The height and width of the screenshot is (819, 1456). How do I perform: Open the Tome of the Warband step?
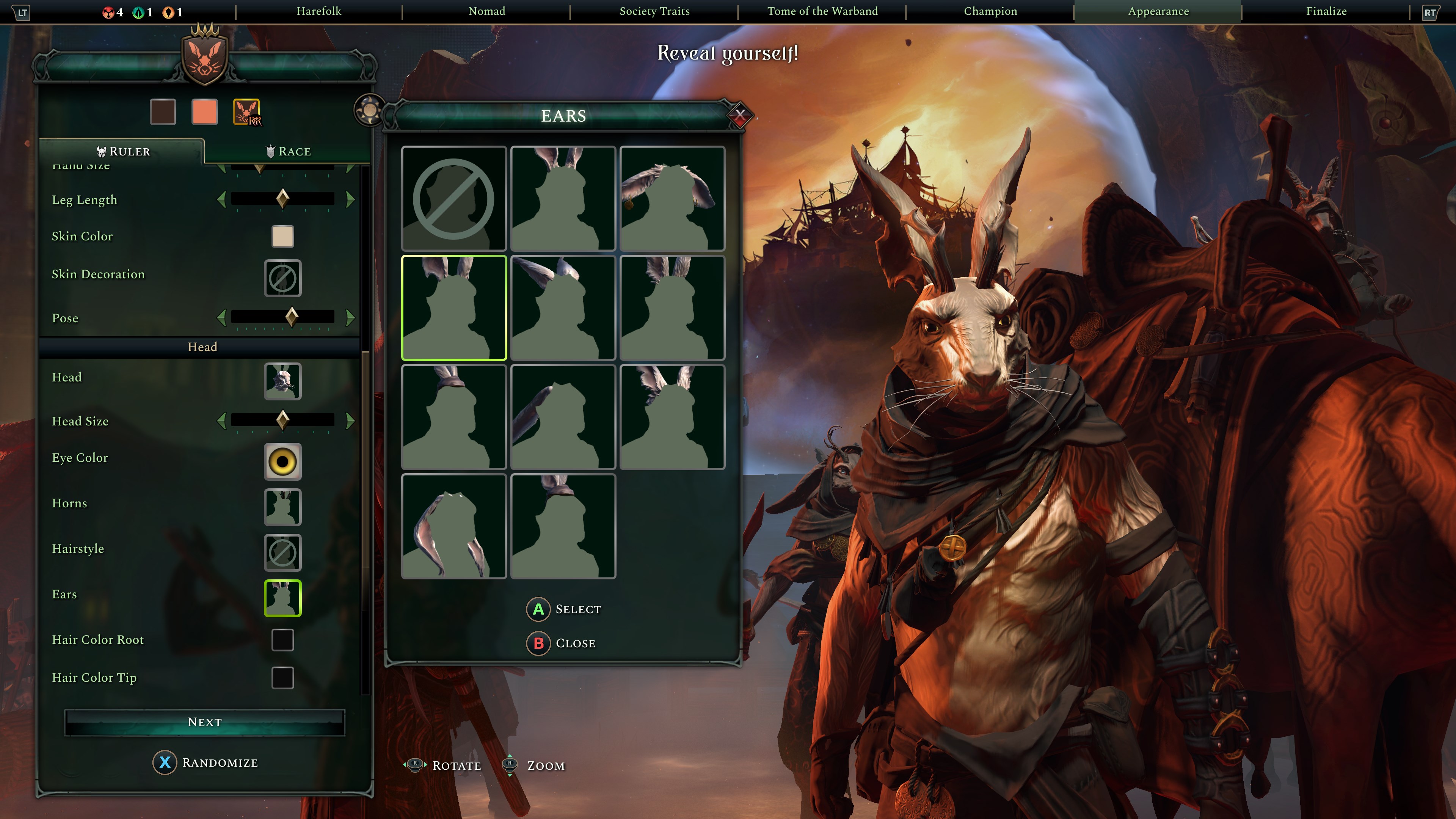pyautogui.click(x=822, y=11)
